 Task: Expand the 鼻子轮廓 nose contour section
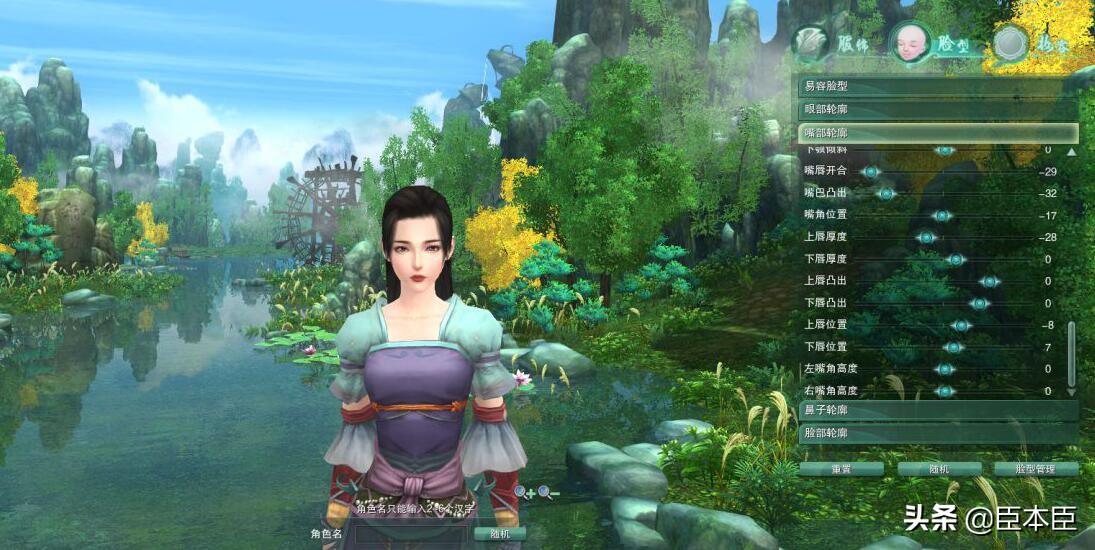(938, 410)
